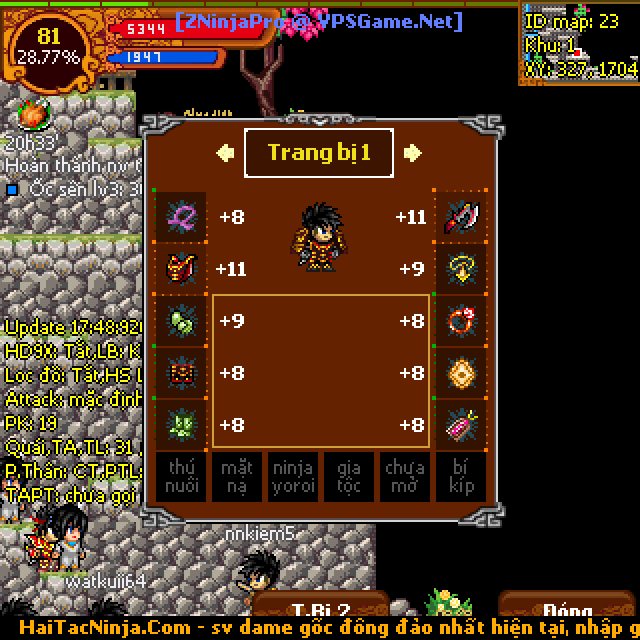Image resolution: width=640 pixels, height=640 pixels.
Task: Select the golden diamond charm slot
Action: coord(460,373)
